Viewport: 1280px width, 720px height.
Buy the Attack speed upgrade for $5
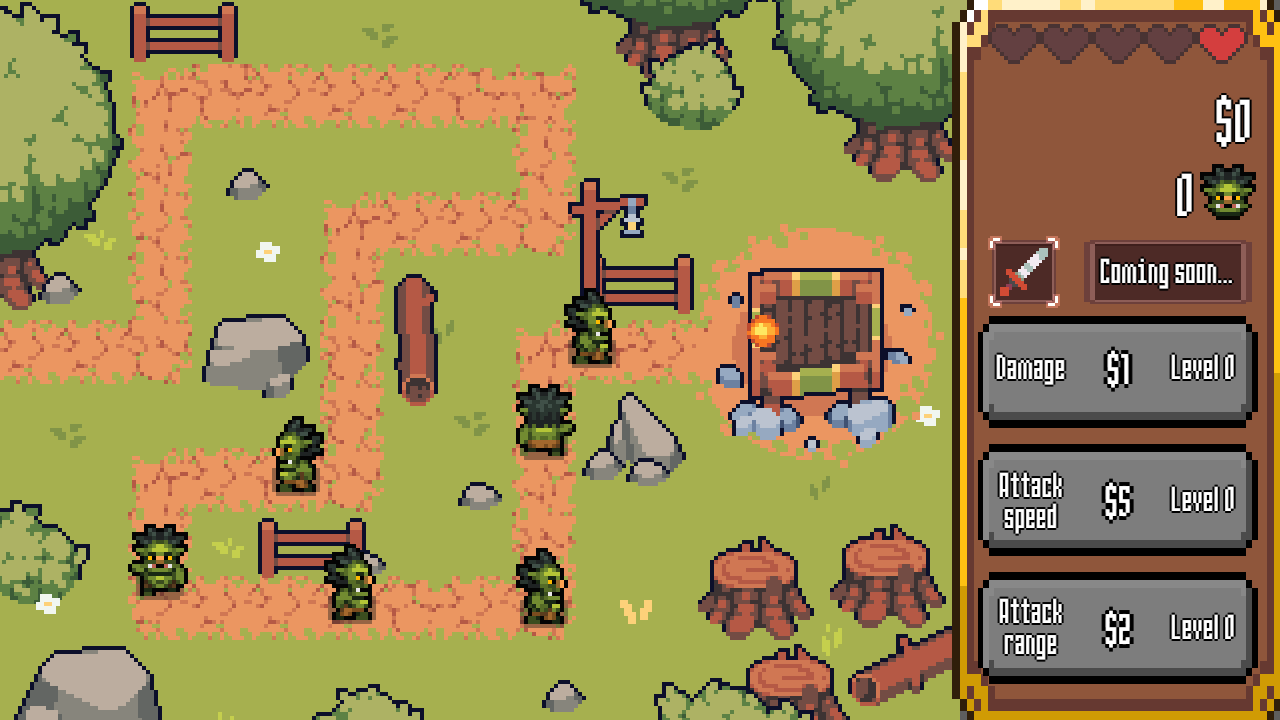(1115, 497)
